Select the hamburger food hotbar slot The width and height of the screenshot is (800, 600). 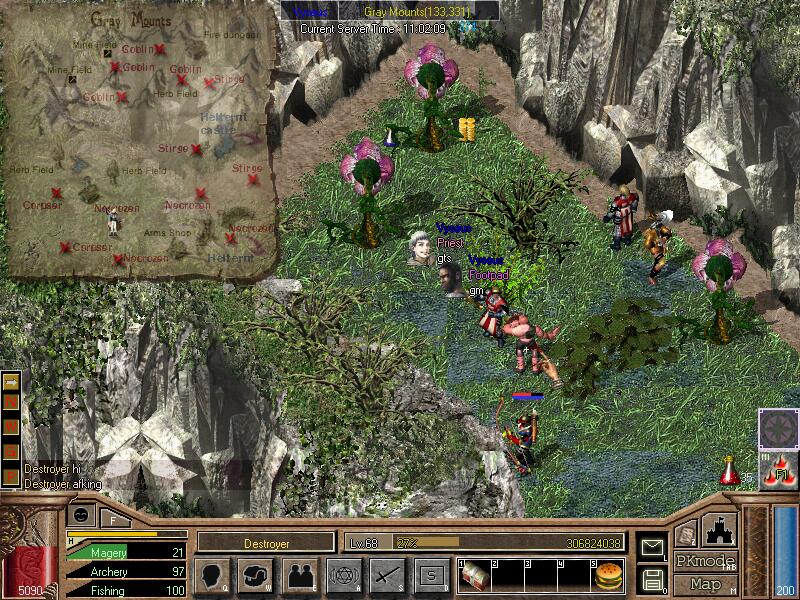608,575
